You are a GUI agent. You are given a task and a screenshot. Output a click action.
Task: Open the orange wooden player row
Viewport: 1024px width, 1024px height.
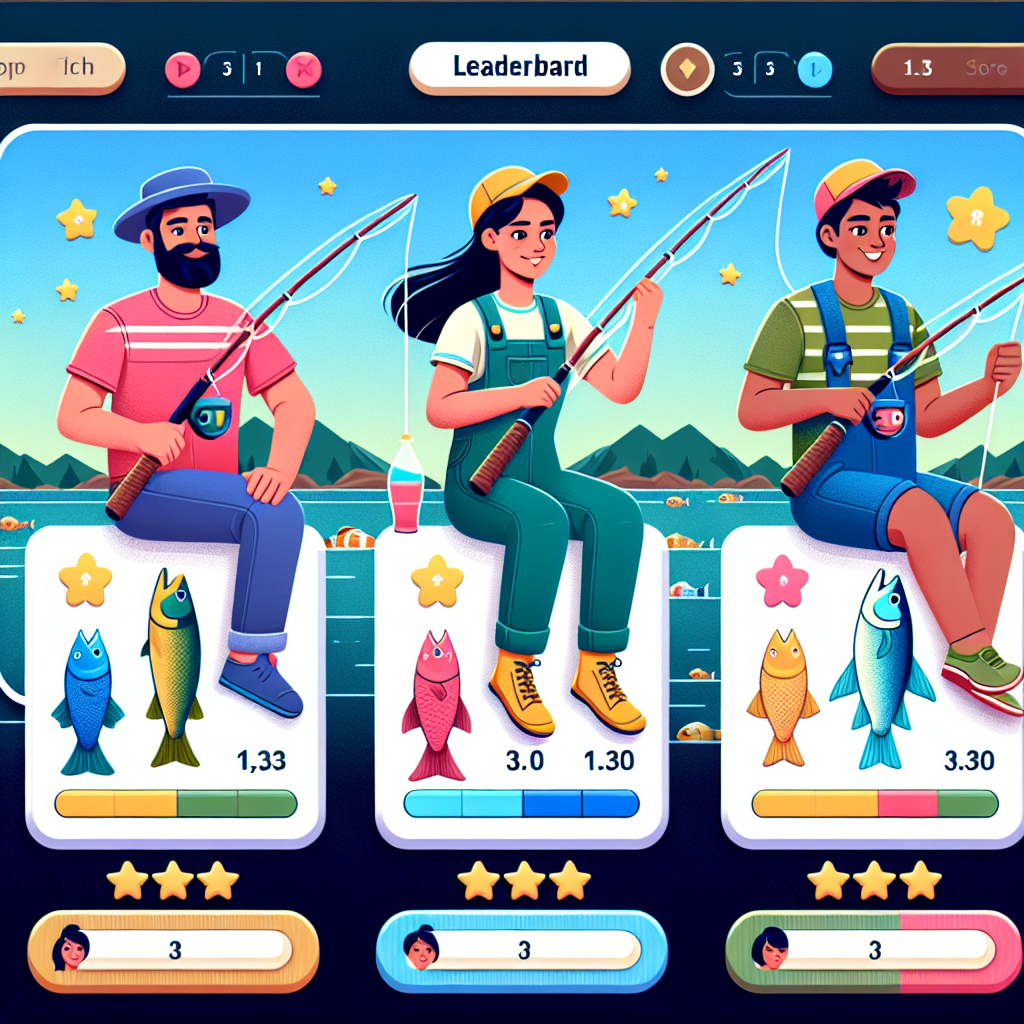[173, 947]
